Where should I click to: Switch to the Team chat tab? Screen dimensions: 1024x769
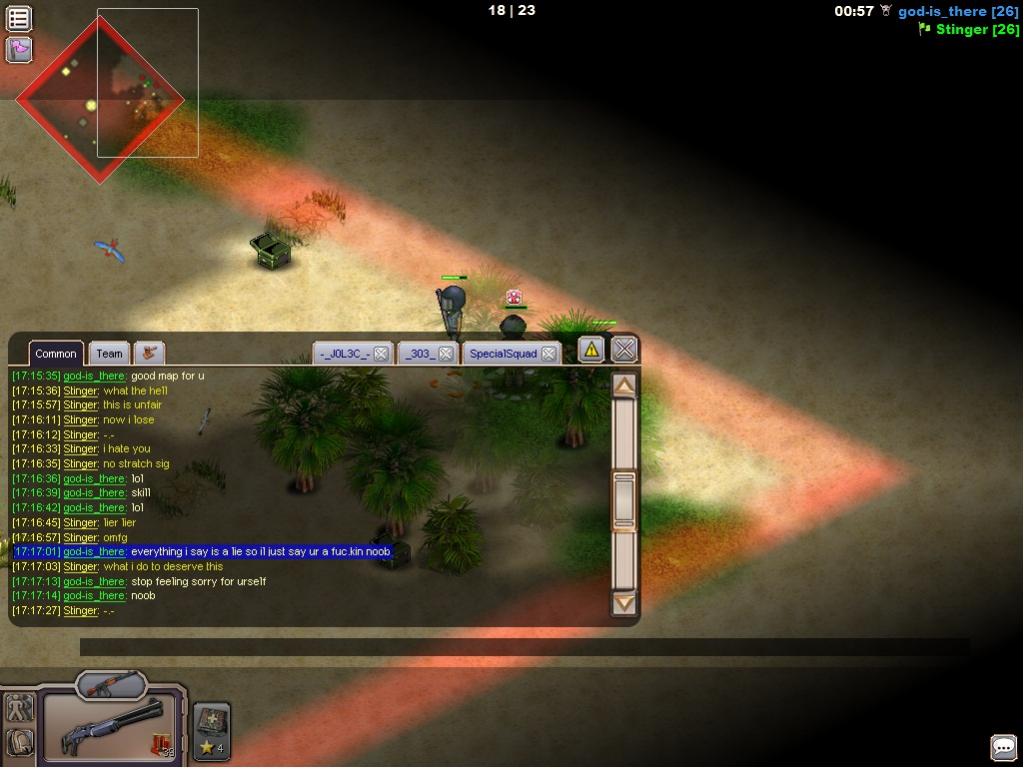coord(109,353)
